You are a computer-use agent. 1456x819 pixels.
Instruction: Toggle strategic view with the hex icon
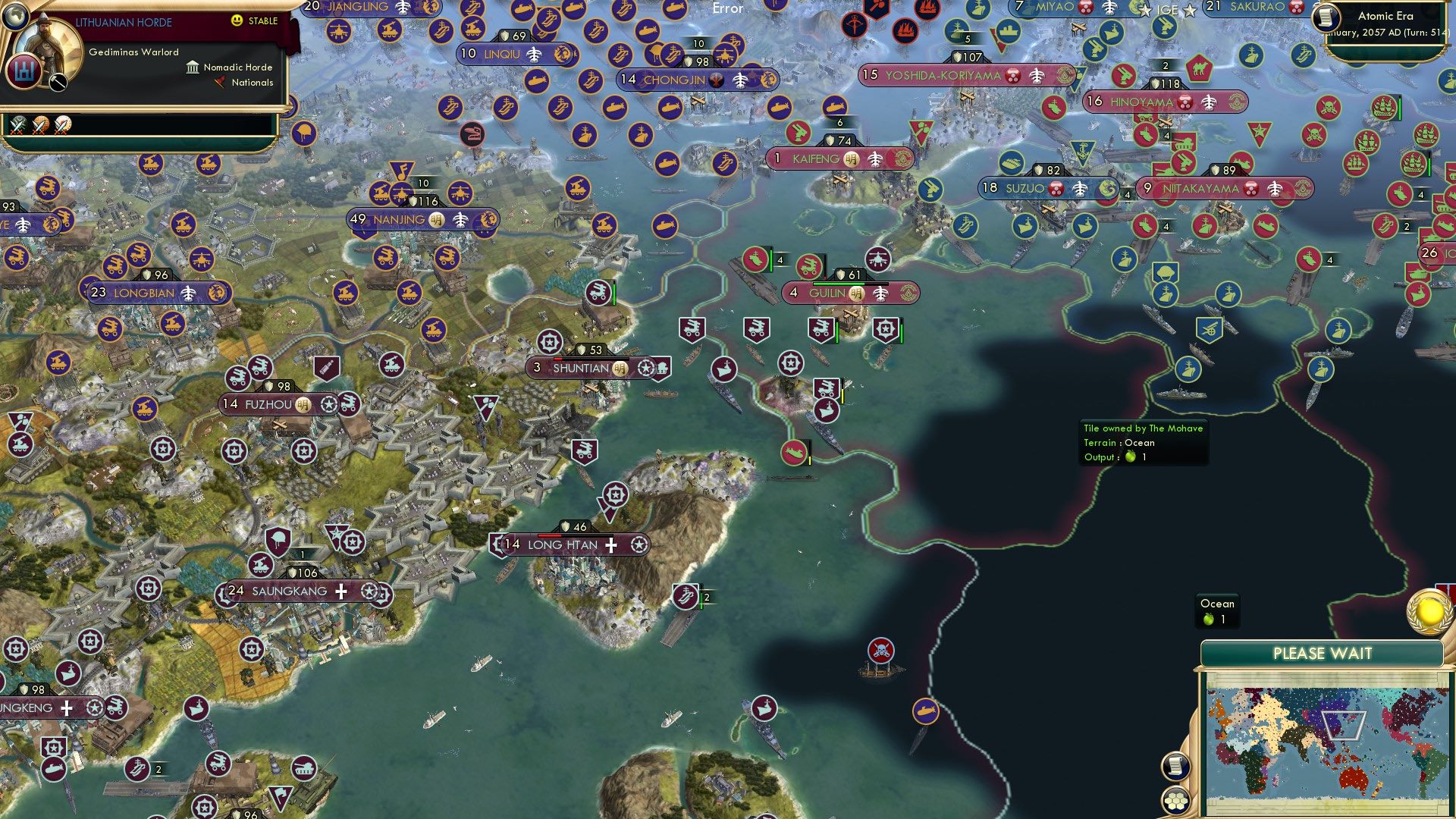(1175, 800)
